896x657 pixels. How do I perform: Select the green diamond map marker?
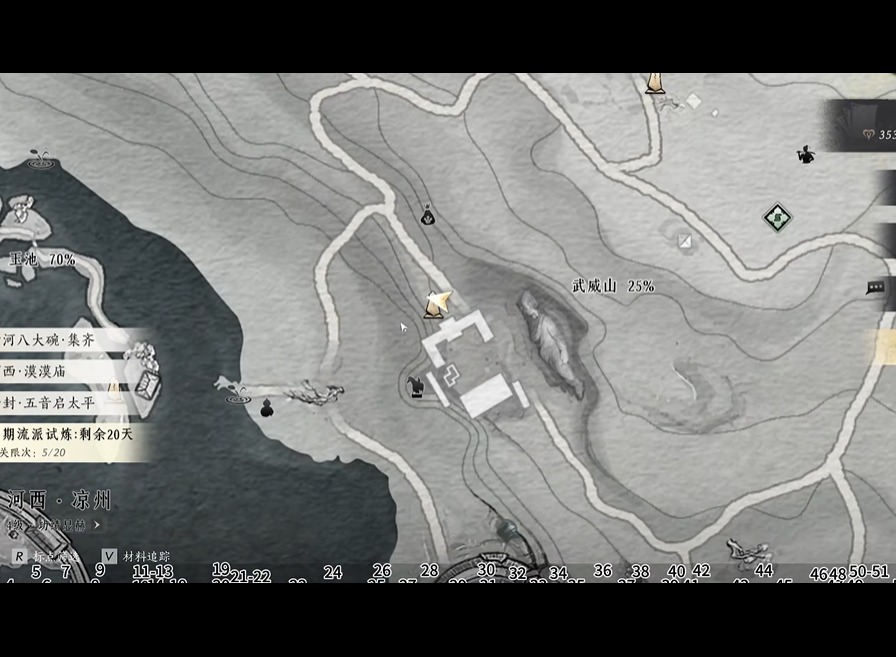point(777,216)
